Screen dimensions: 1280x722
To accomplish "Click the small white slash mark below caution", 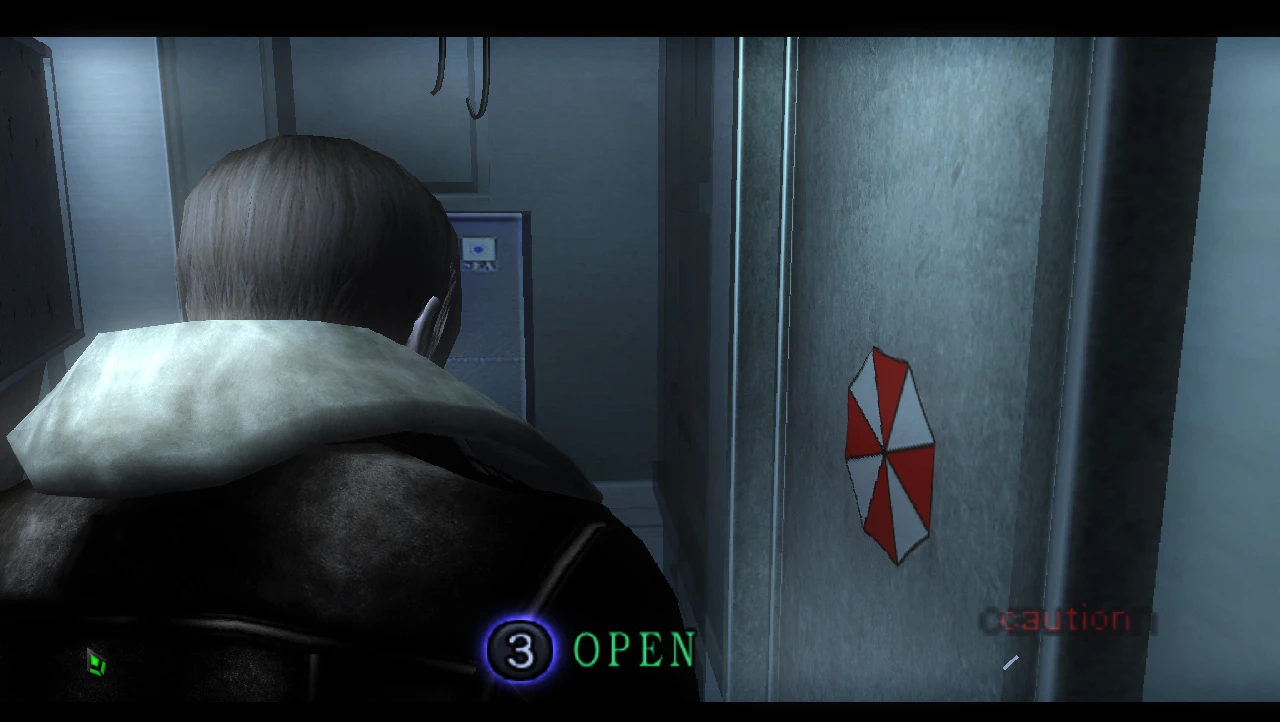I will click(x=1010, y=661).
